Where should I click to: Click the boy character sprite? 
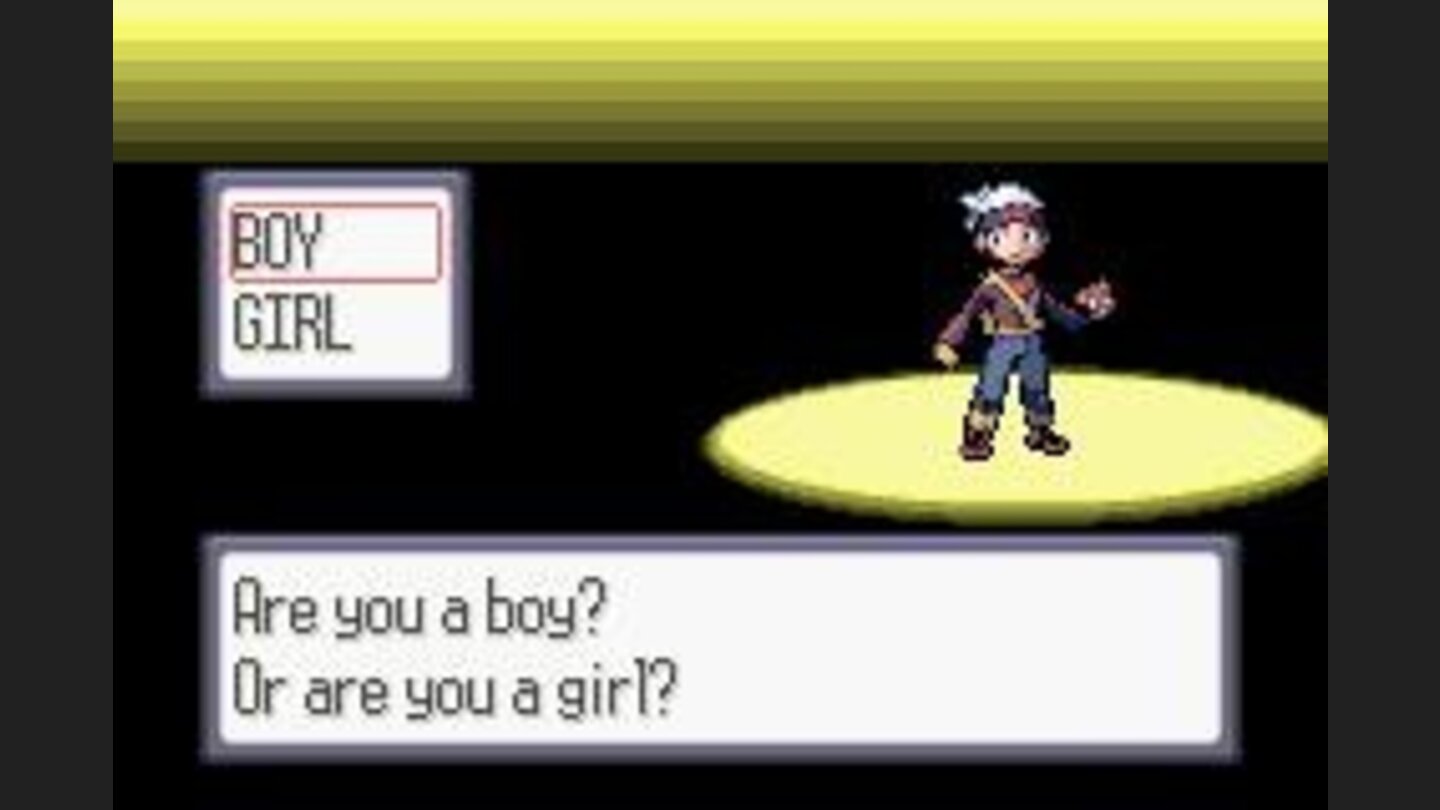(1010, 320)
